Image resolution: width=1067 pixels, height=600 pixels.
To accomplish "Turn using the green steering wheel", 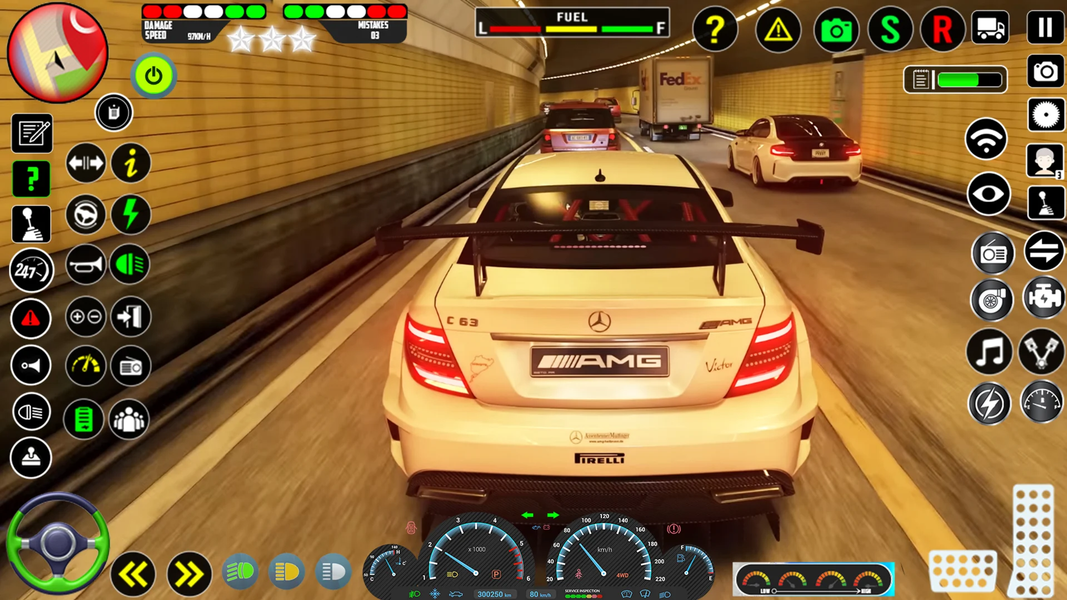I will coord(57,543).
